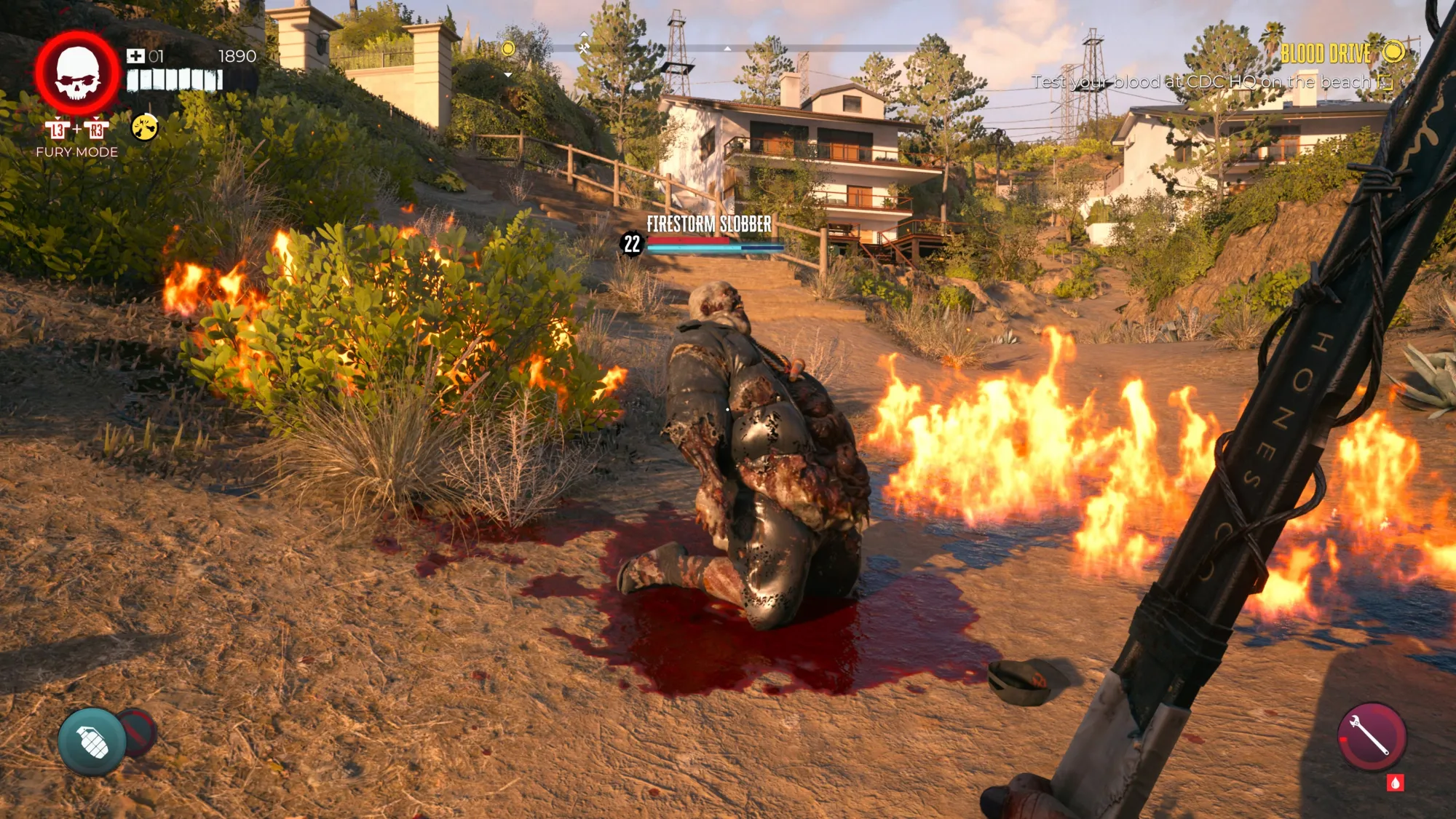Switch to the secondary curveball slot behind the grenade
Image resolution: width=1456 pixels, height=819 pixels.
[x=141, y=730]
